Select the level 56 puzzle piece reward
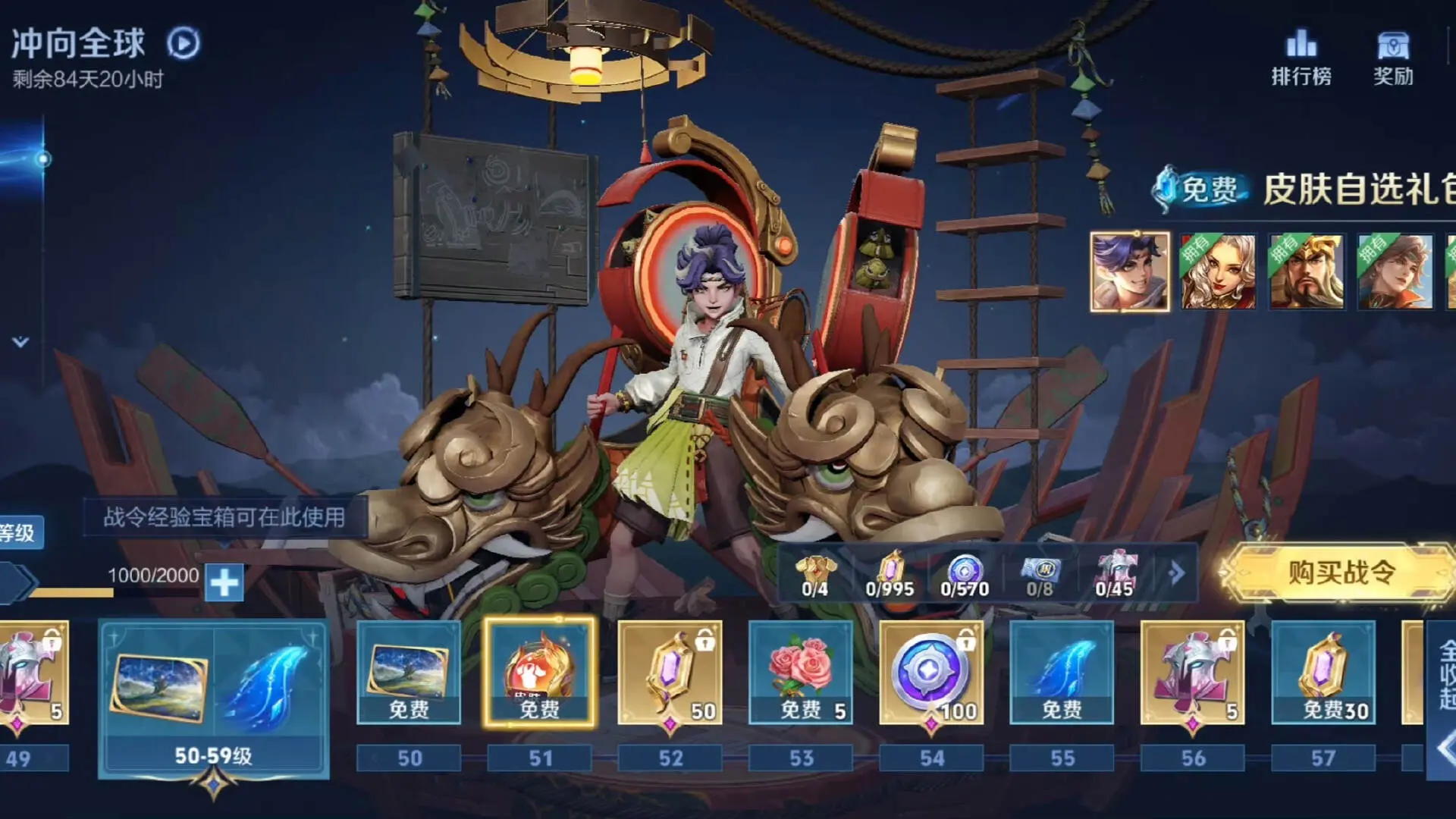This screenshot has height=819, width=1456. [x=1192, y=672]
